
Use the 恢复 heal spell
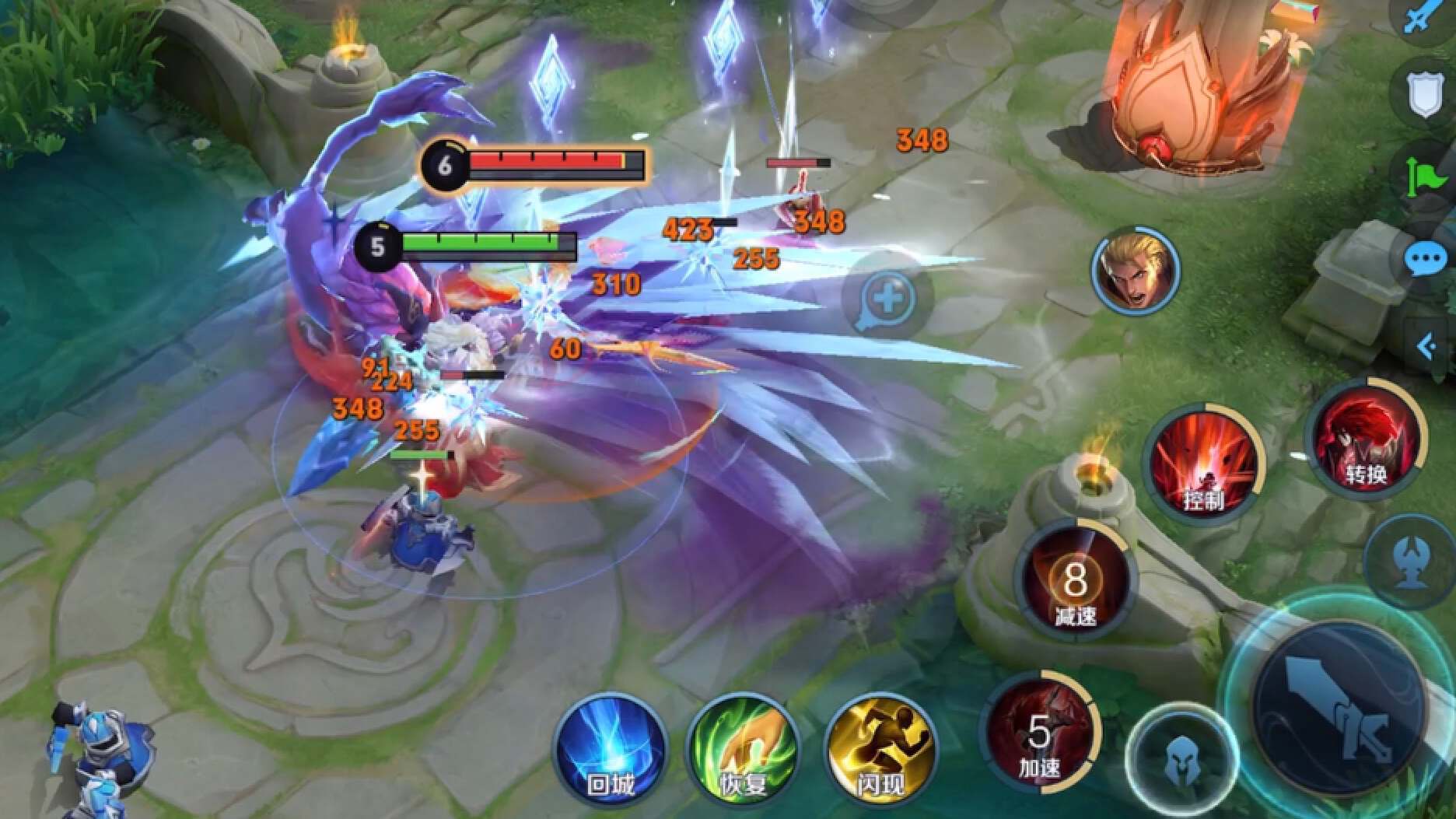(x=744, y=747)
